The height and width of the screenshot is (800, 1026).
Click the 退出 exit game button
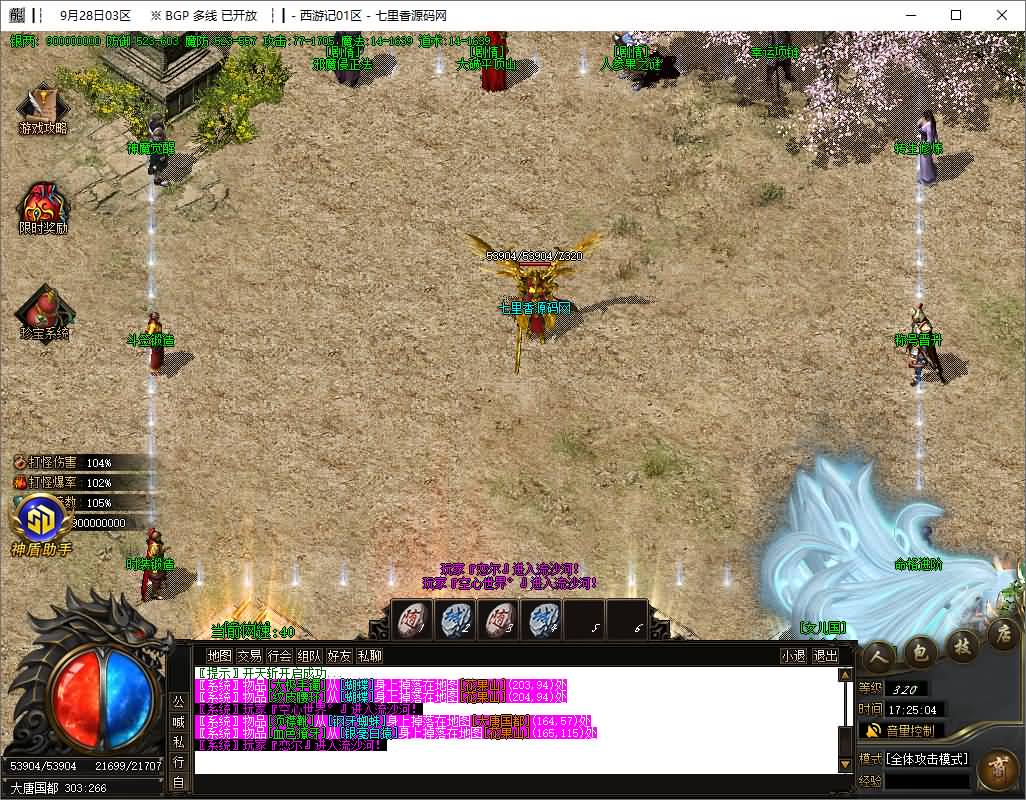coord(825,656)
